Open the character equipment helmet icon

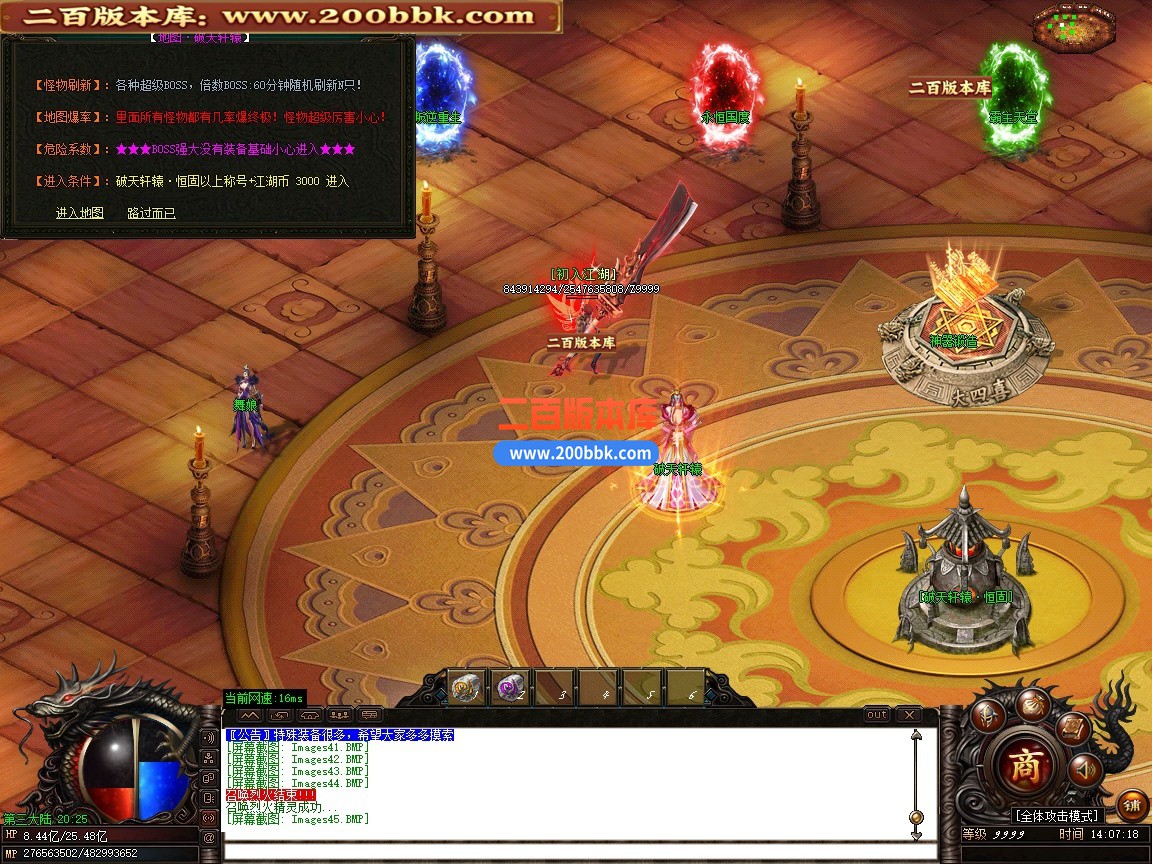[990, 714]
